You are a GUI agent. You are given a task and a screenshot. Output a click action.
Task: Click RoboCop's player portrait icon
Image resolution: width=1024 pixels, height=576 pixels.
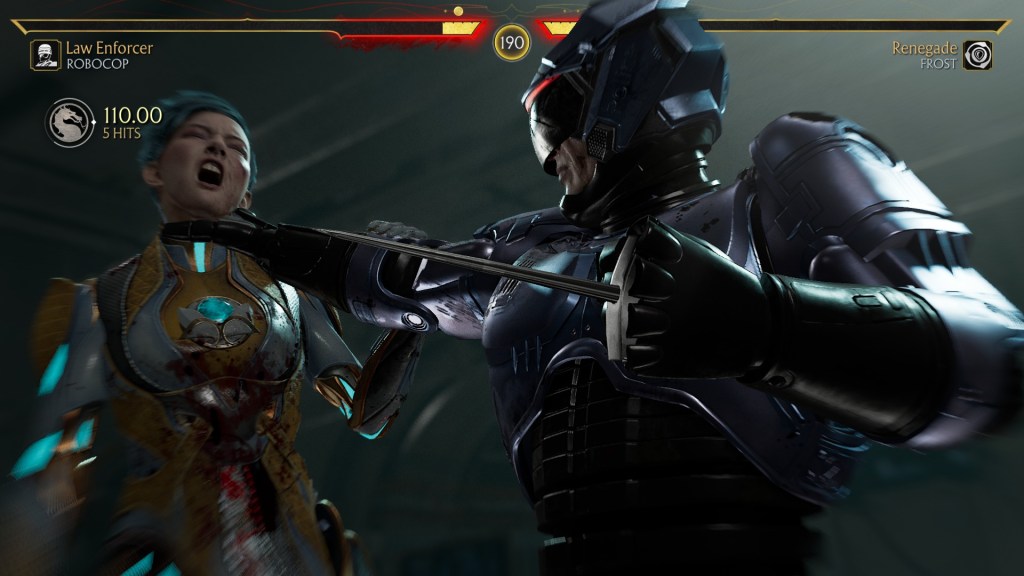[x=45, y=55]
